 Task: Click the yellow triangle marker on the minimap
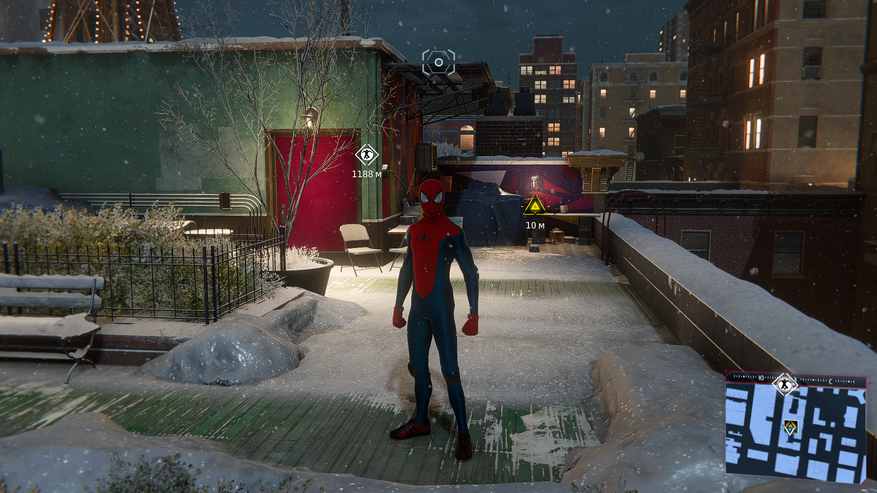point(790,427)
